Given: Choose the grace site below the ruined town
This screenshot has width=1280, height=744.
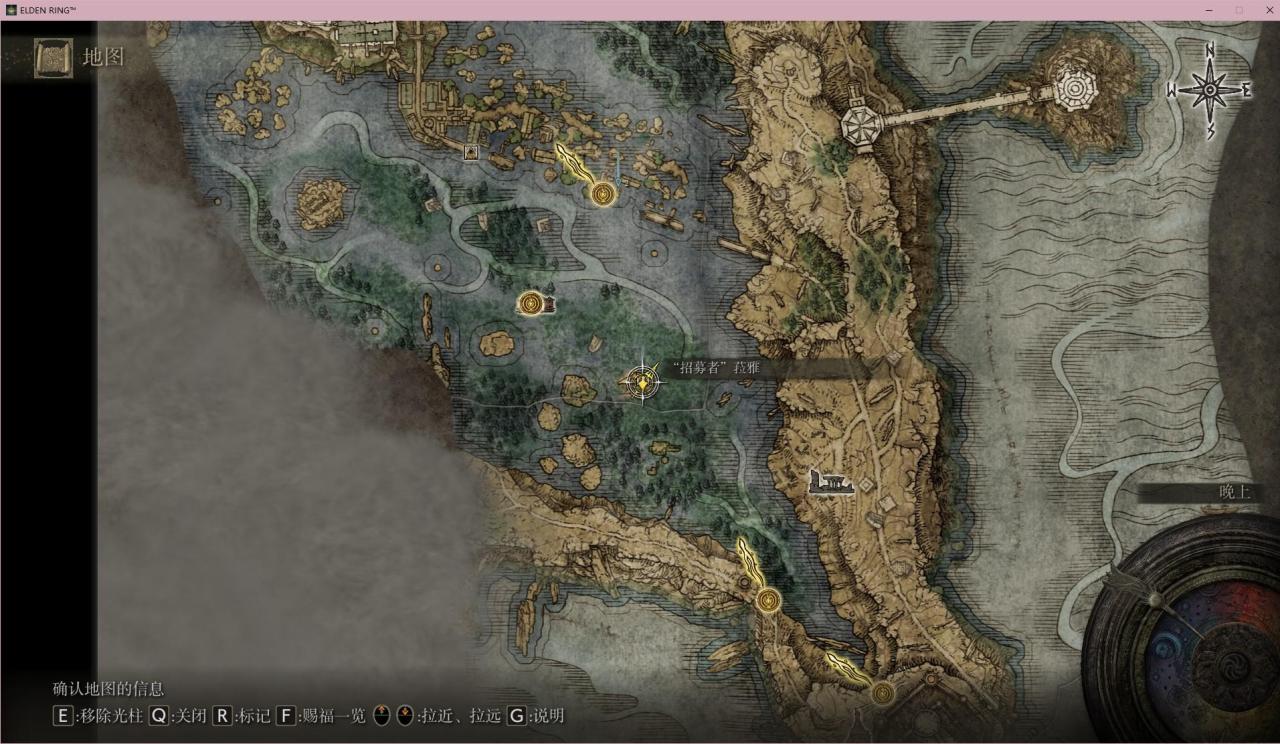Looking at the screenshot, I should tap(602, 194).
